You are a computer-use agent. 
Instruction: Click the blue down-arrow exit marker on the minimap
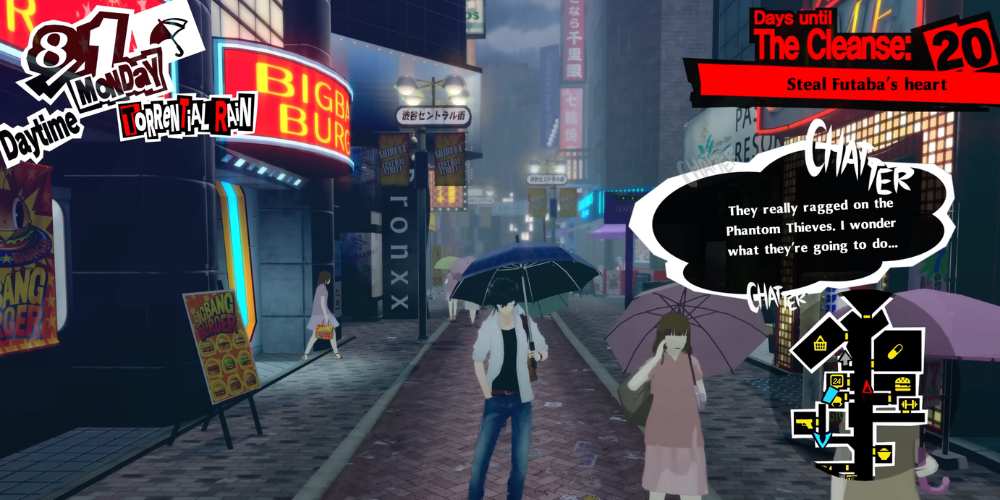coord(822,439)
